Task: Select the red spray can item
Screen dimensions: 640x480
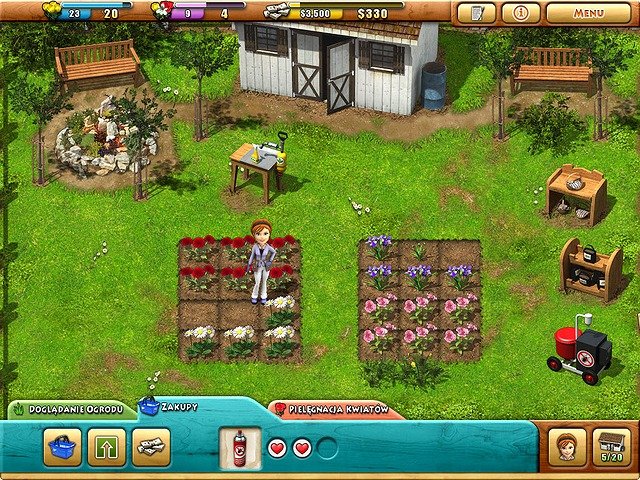Action: click(x=240, y=447)
